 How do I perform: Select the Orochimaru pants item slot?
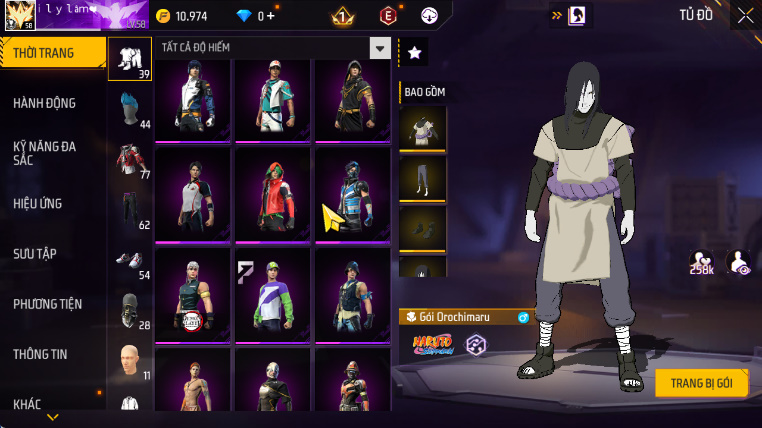click(422, 178)
